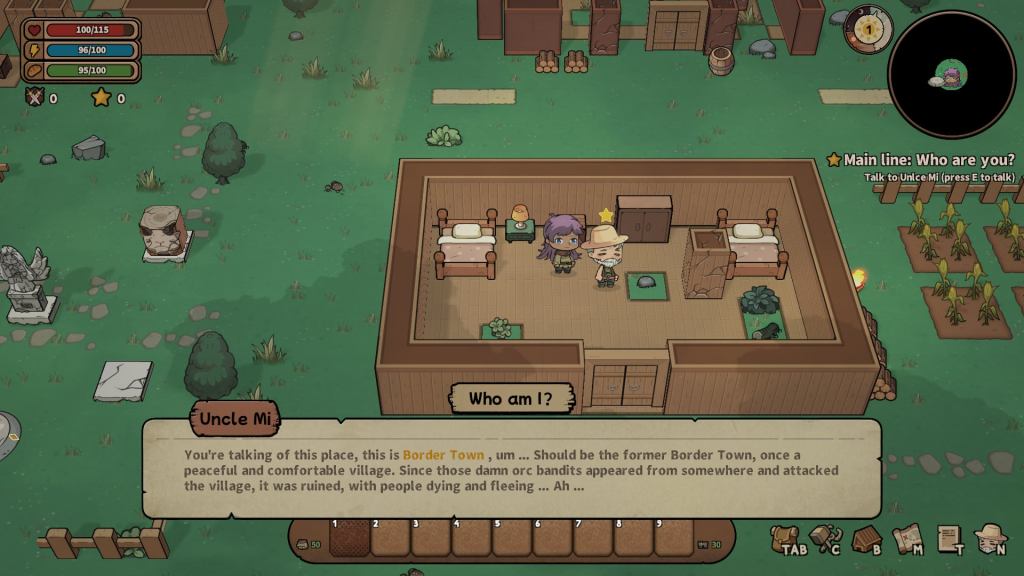Viewport: 1024px width, 576px height.
Task: Open the hammer and pickaxe crafting icon
Action: point(825,538)
